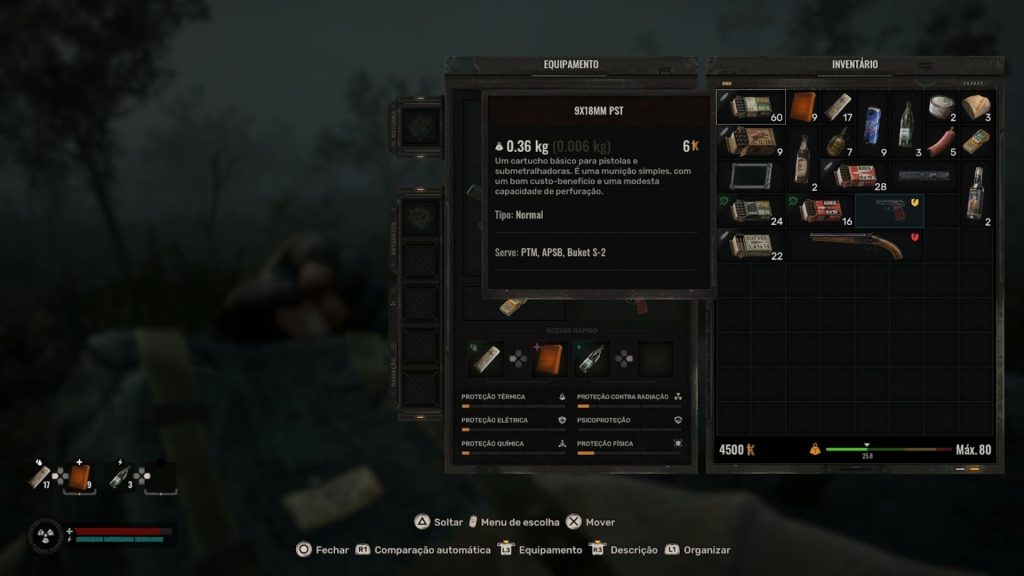This screenshot has height=576, width=1024.
Task: Select the ammo box with 22 rounds
Action: click(x=751, y=245)
